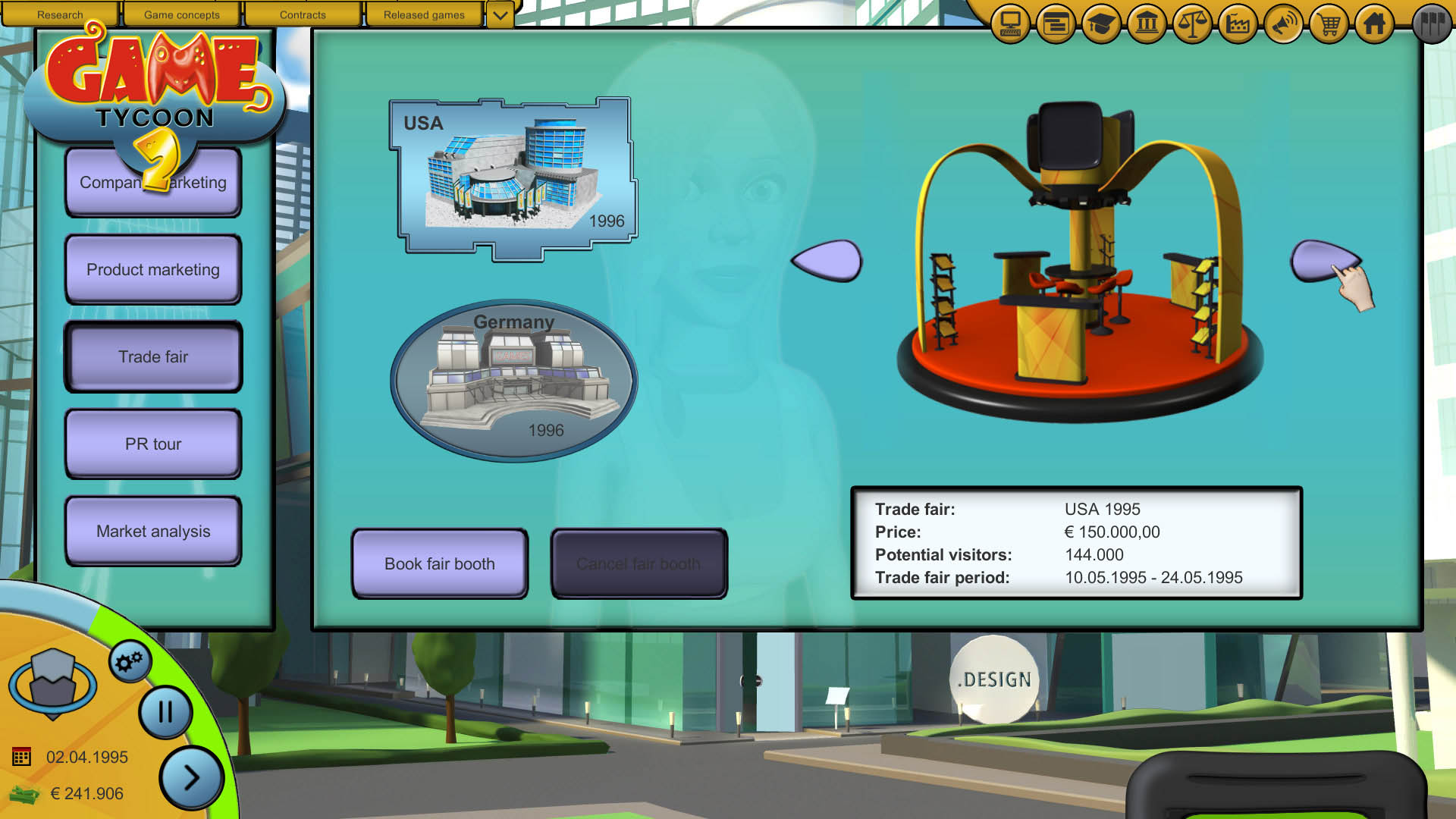This screenshot has width=1456, height=819.
Task: Select the shopping cart icon
Action: point(1328,24)
